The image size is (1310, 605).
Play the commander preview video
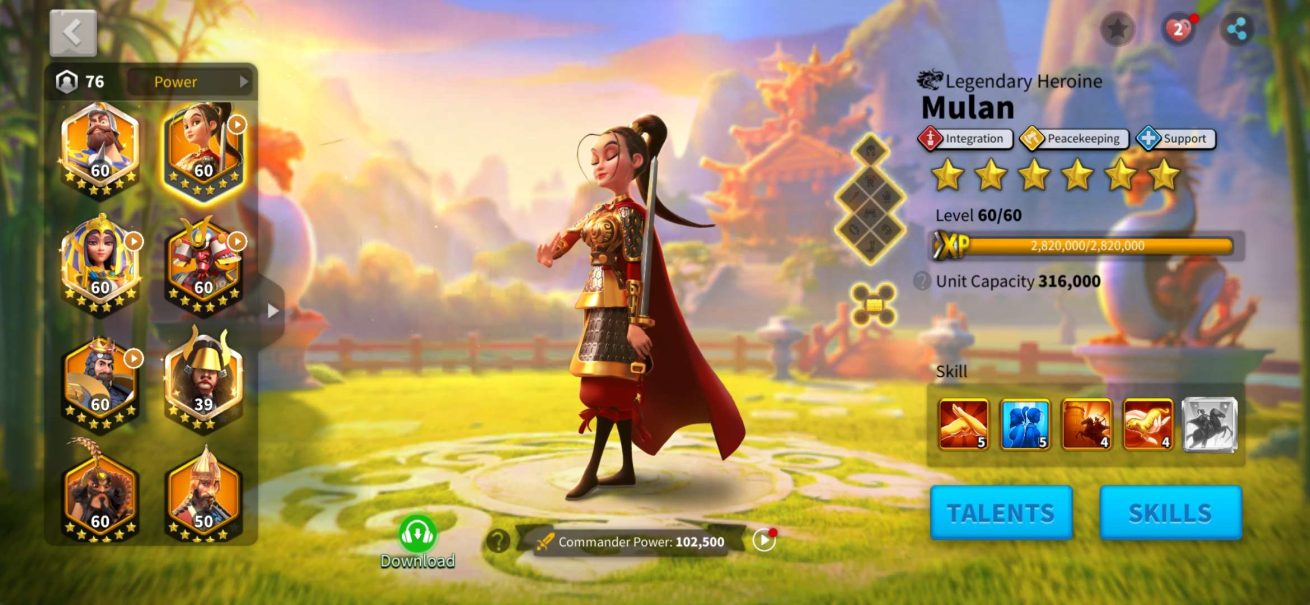[764, 540]
